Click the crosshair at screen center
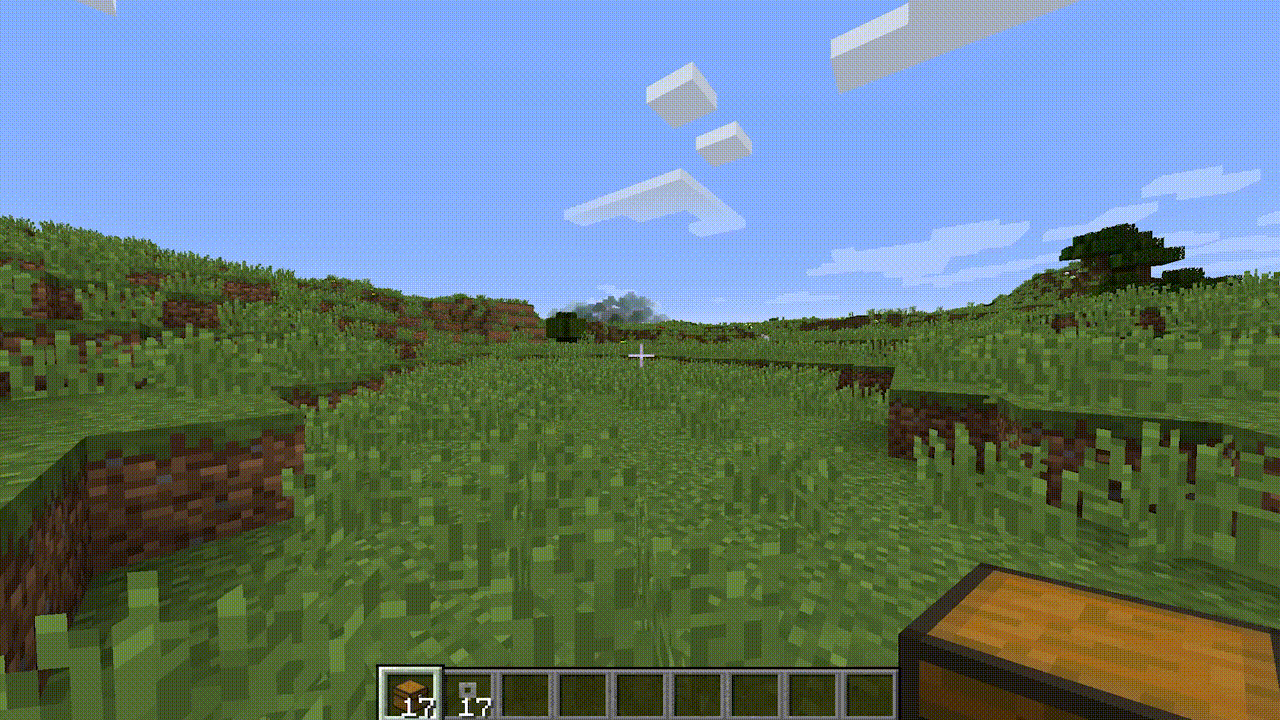The width and height of the screenshot is (1280, 720). pyautogui.click(x=640, y=356)
